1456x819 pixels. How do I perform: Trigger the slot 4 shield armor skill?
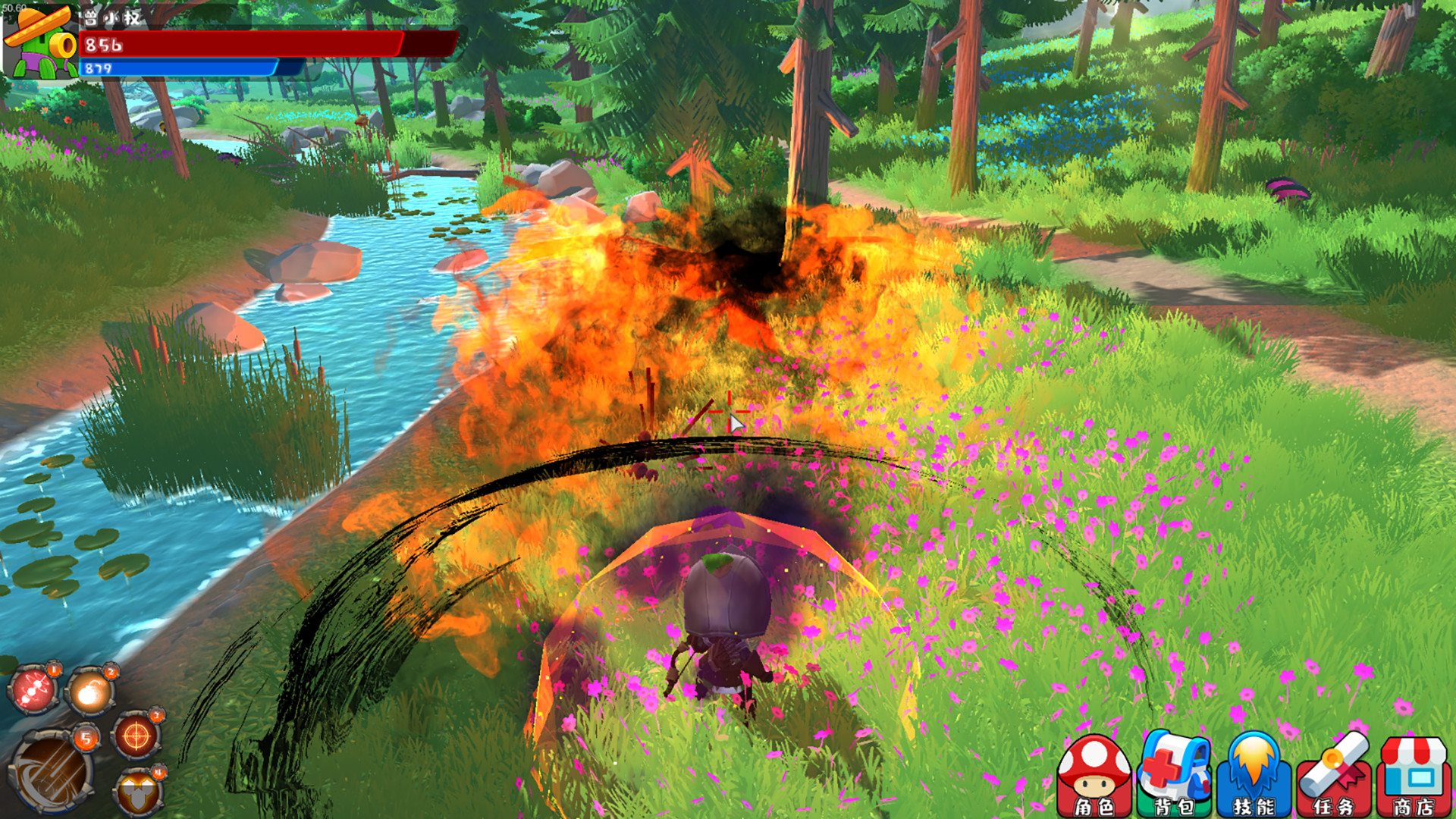[x=137, y=792]
